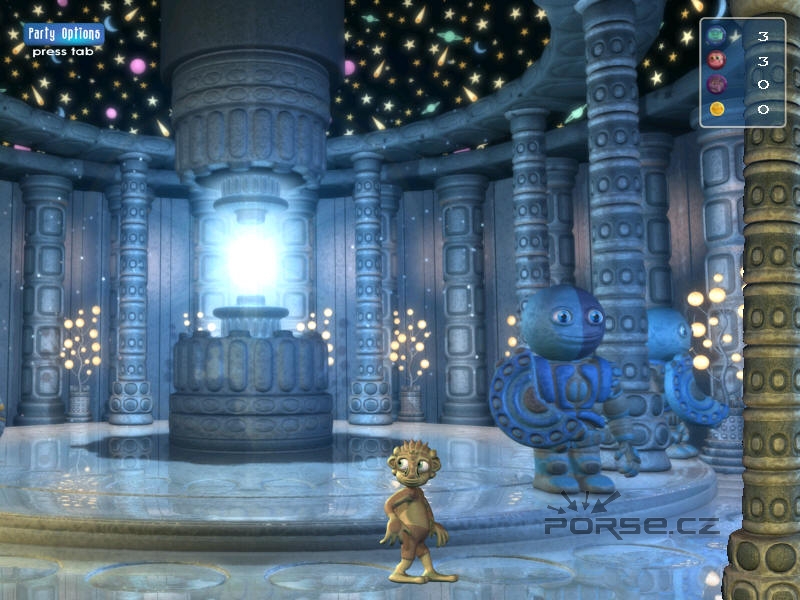This screenshot has height=600, width=800.
Task: Open the Party Options button
Action: (x=63, y=33)
